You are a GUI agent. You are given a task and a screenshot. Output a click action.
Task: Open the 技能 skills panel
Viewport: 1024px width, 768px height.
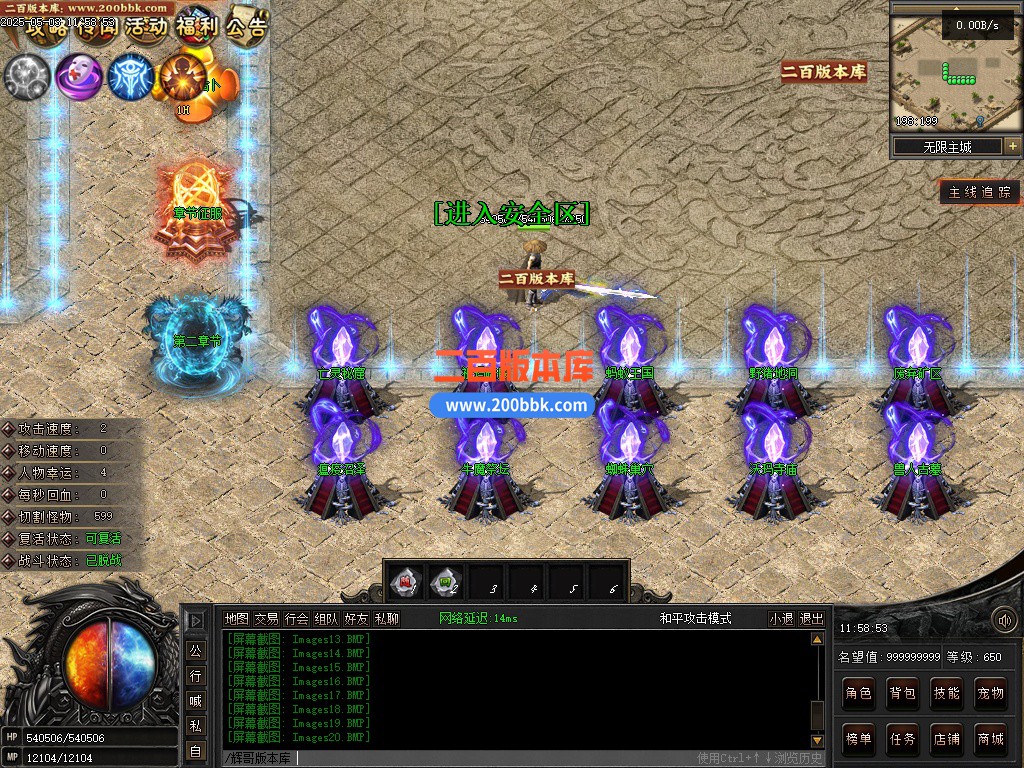[946, 692]
